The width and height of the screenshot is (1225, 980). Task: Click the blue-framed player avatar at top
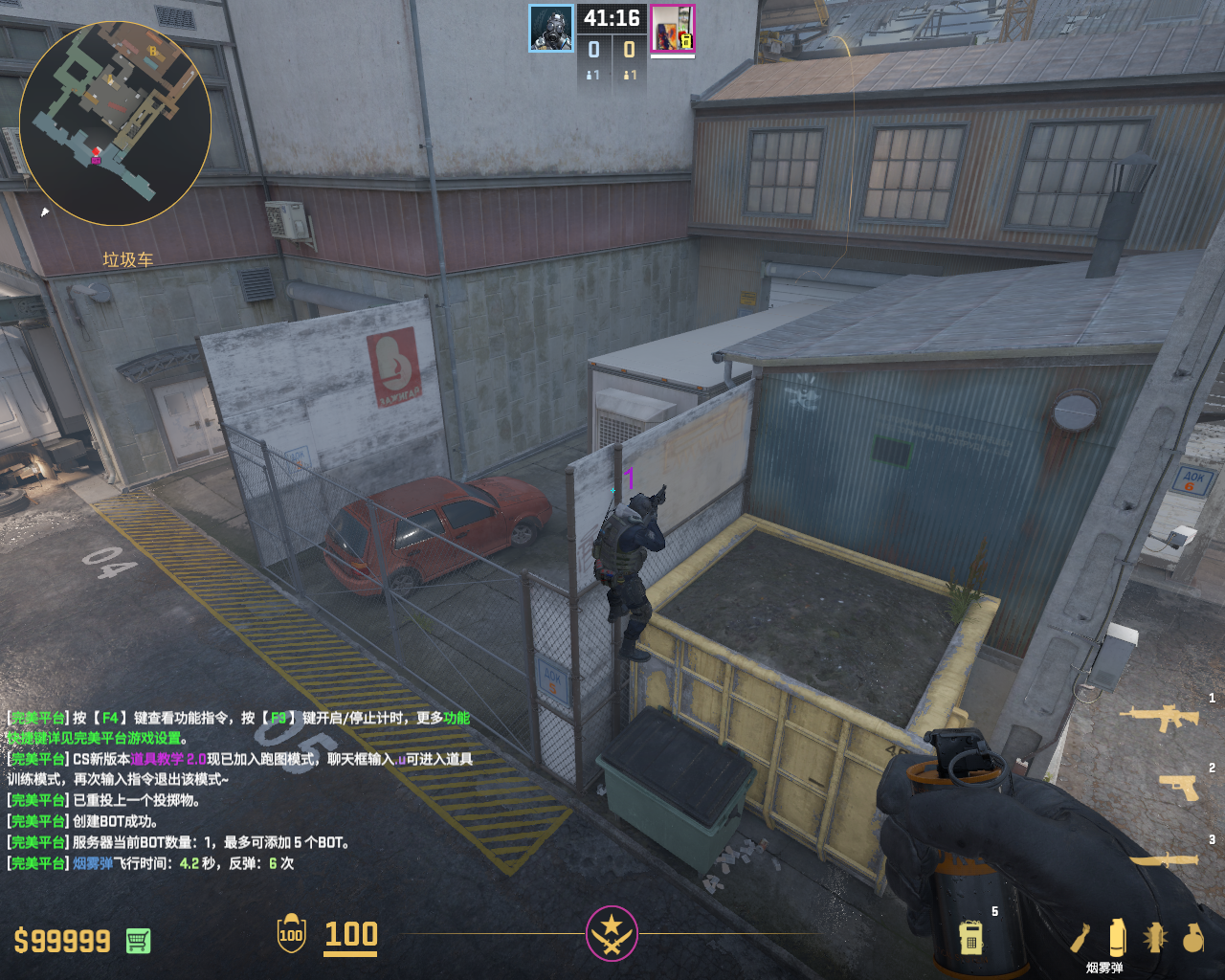[x=551, y=29]
